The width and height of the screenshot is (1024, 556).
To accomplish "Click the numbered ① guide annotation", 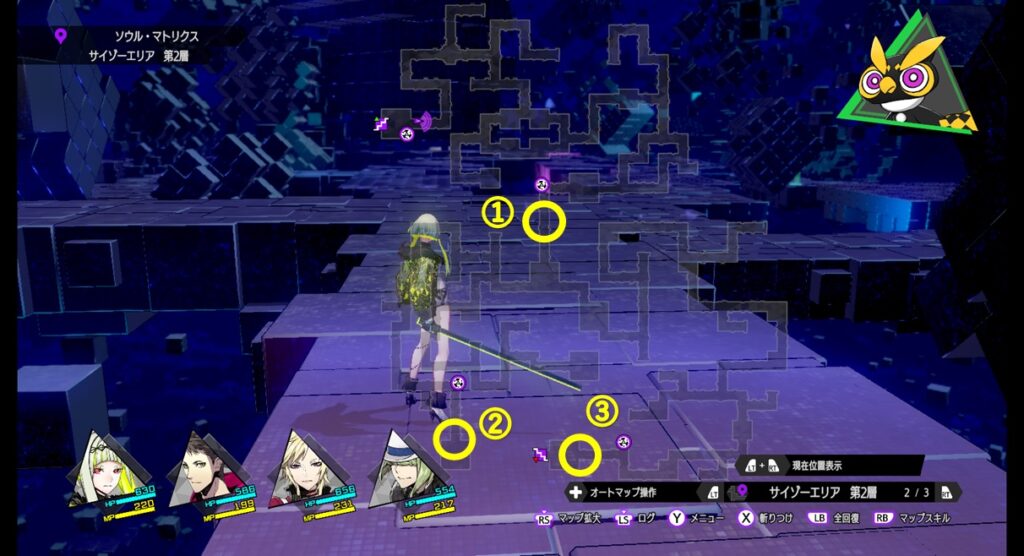I will tap(498, 212).
